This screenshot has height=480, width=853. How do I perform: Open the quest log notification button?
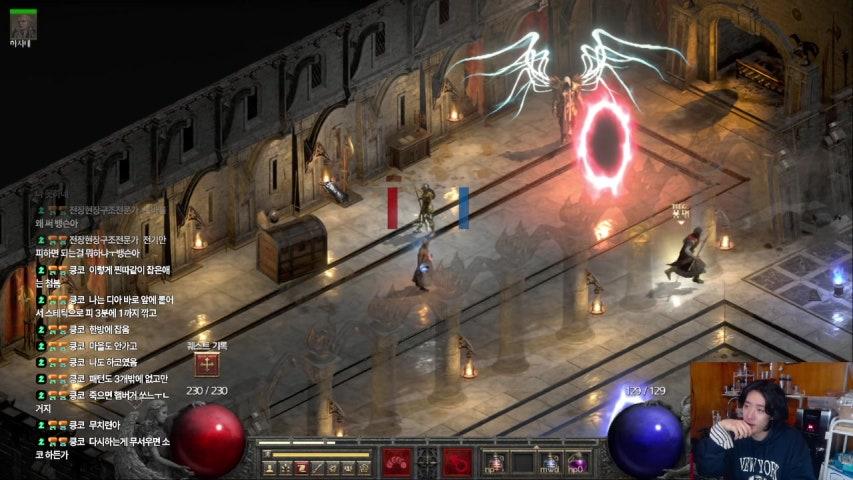click(207, 365)
